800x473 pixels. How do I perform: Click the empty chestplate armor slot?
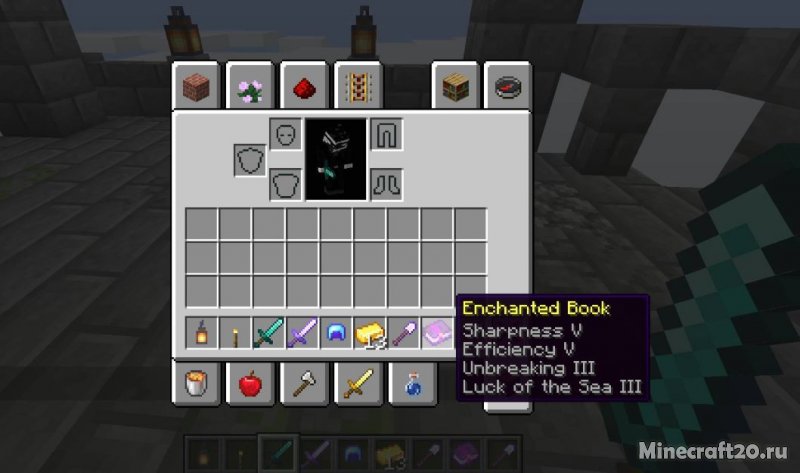pyautogui.click(x=285, y=184)
